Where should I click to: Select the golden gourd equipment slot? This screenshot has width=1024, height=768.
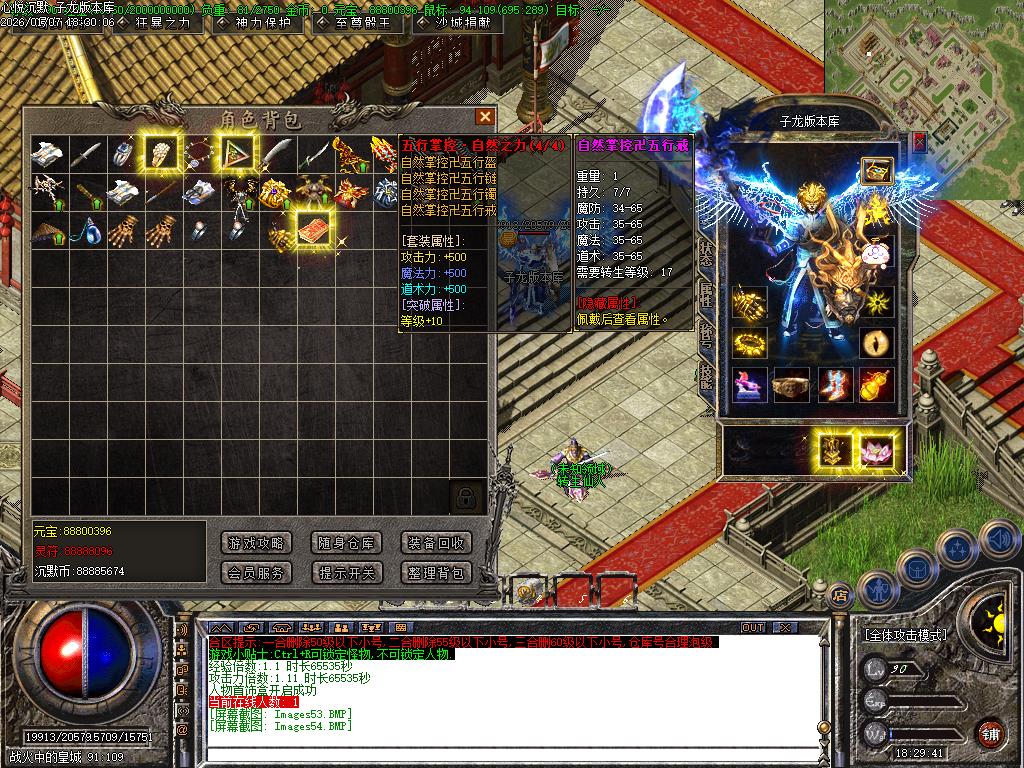click(x=876, y=384)
